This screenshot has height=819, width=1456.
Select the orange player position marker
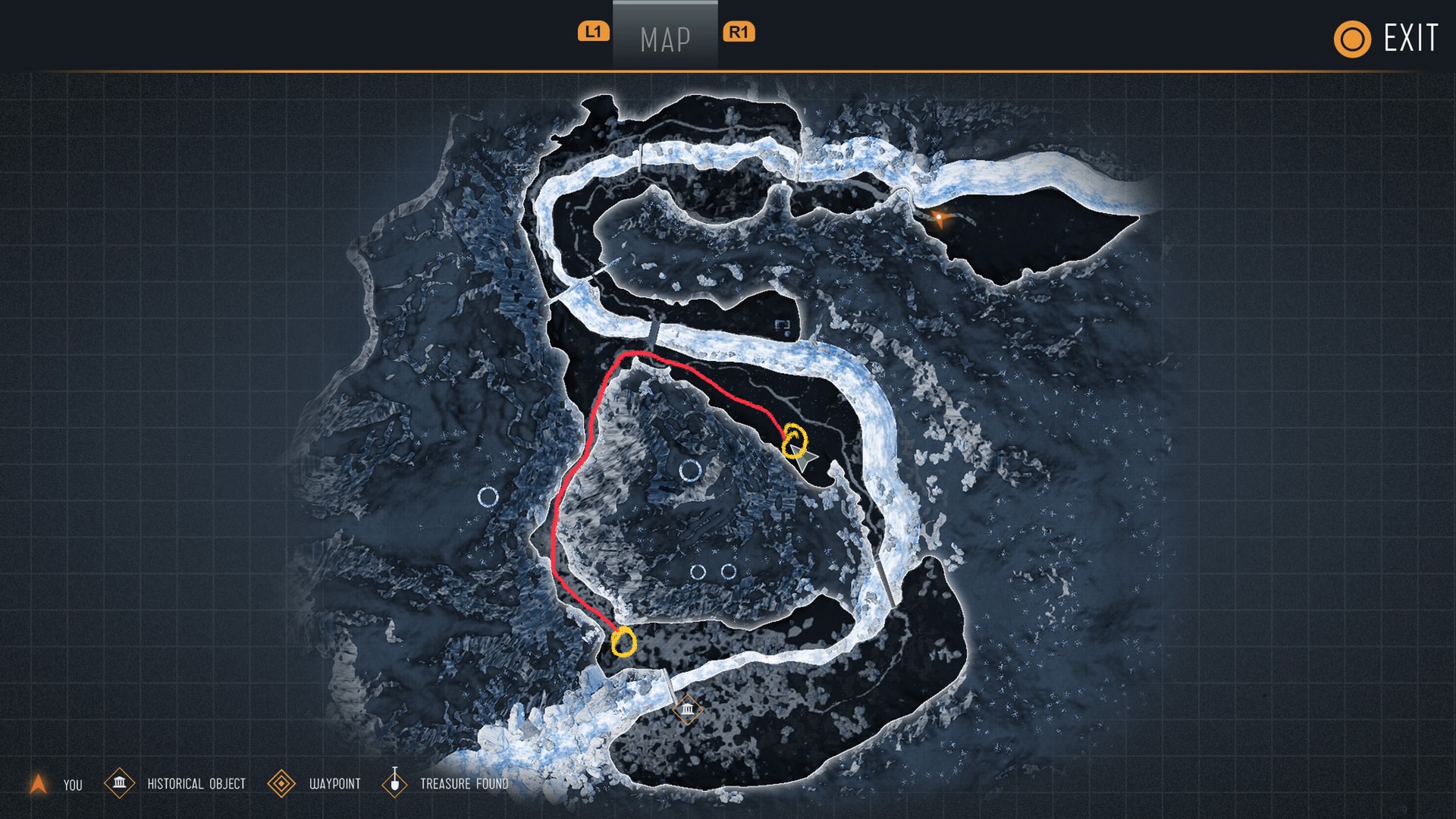tap(940, 218)
